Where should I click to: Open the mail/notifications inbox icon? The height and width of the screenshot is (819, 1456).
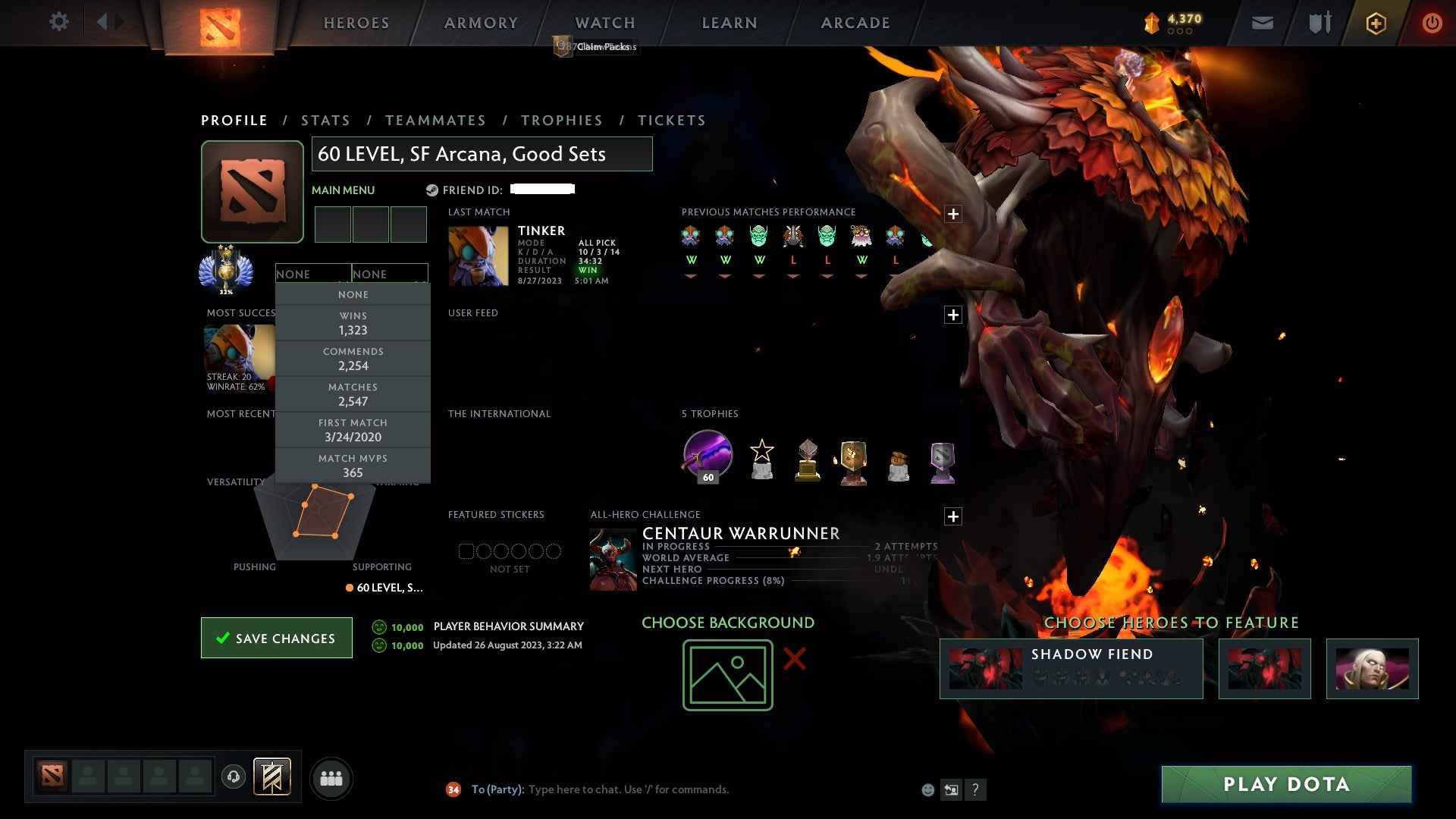1261,23
